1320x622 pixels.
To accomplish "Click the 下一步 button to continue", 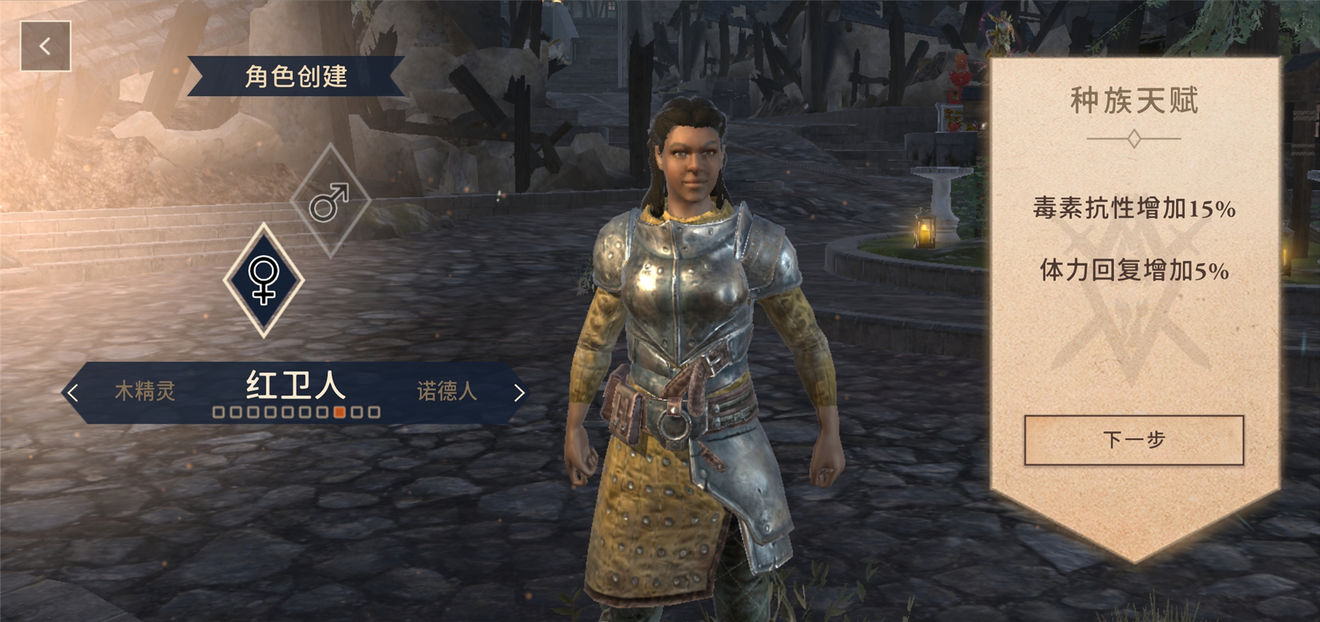I will click(x=1133, y=440).
